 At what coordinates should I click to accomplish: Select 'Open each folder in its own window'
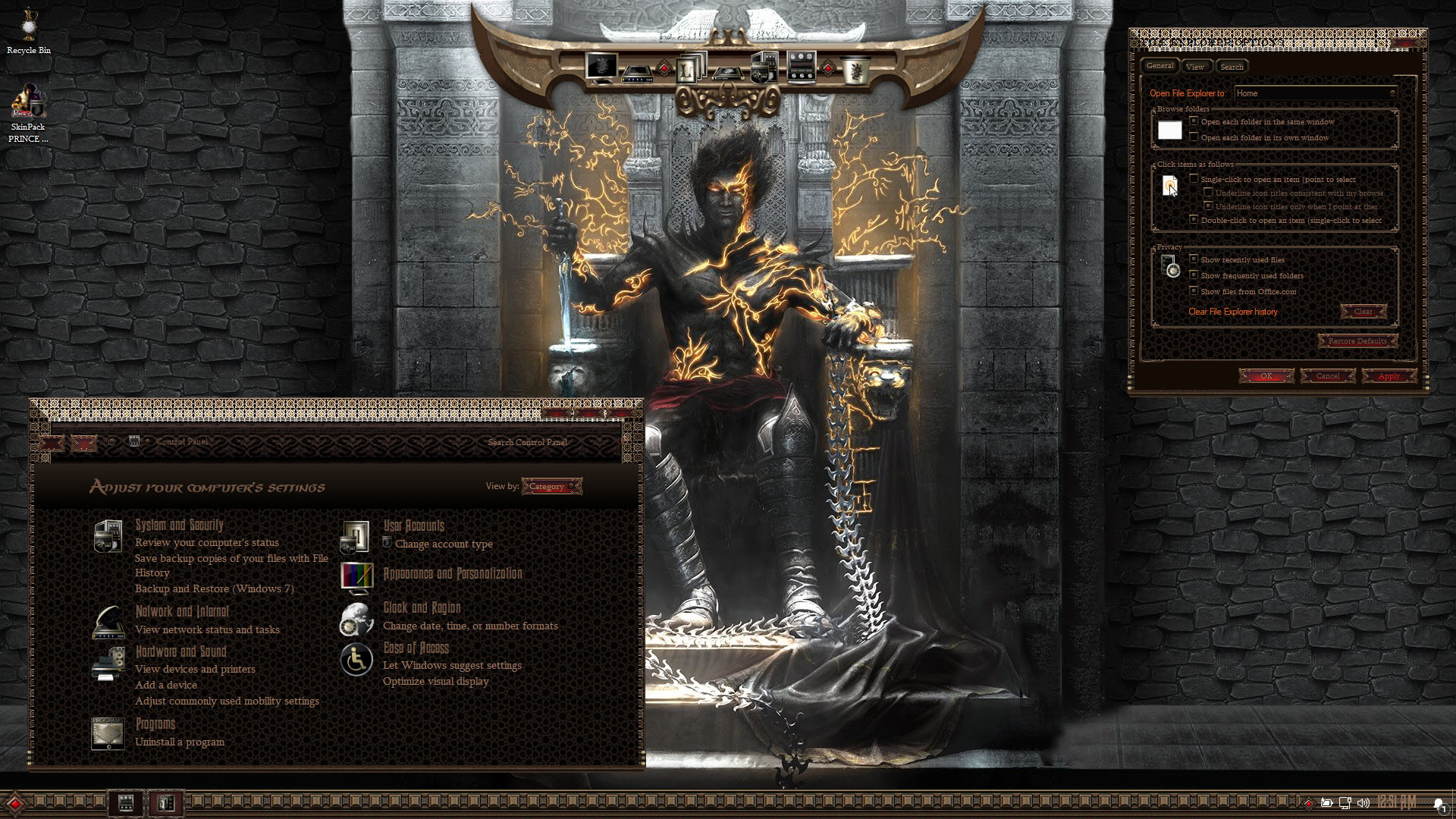[x=1194, y=137]
